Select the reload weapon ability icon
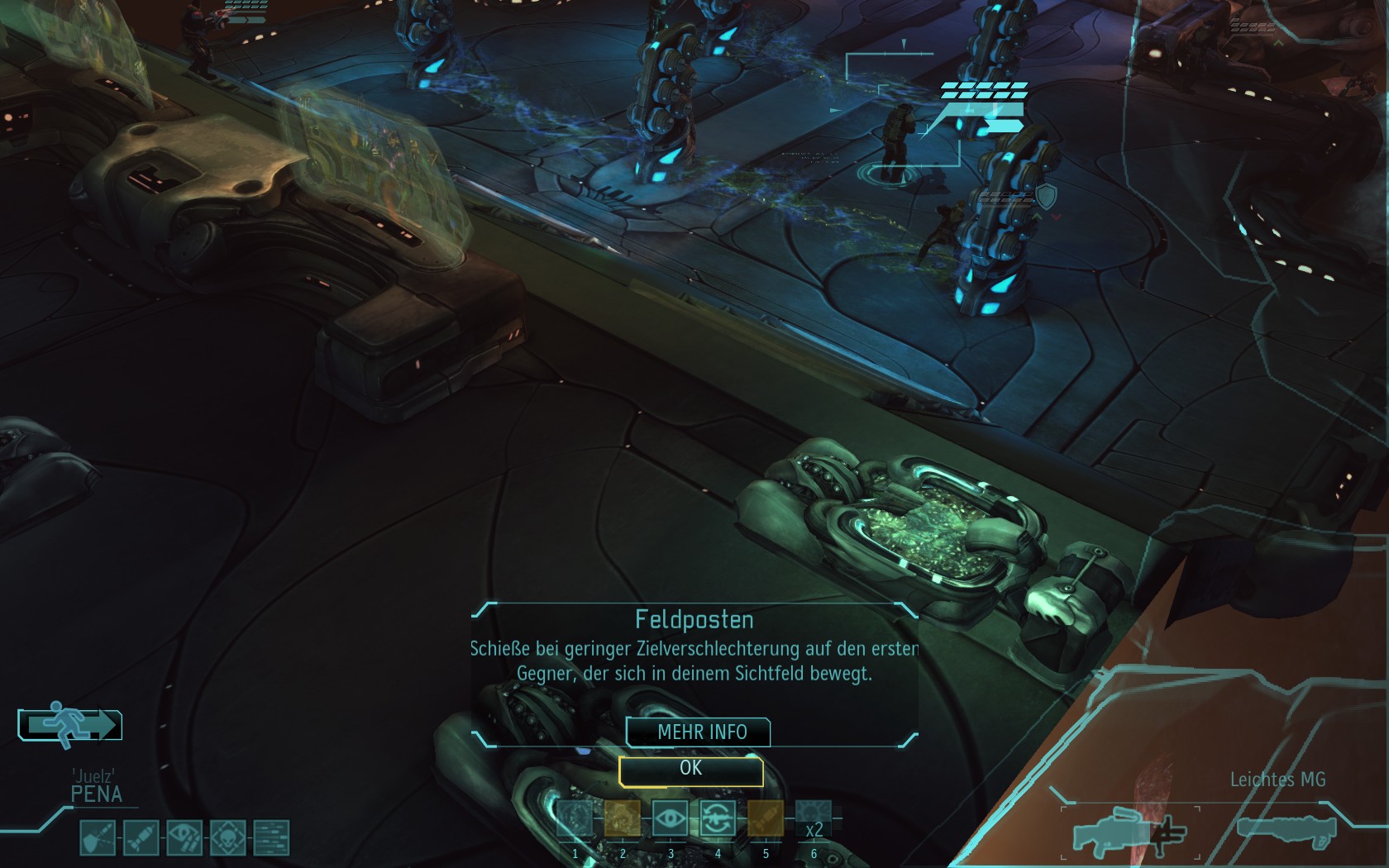 click(718, 819)
